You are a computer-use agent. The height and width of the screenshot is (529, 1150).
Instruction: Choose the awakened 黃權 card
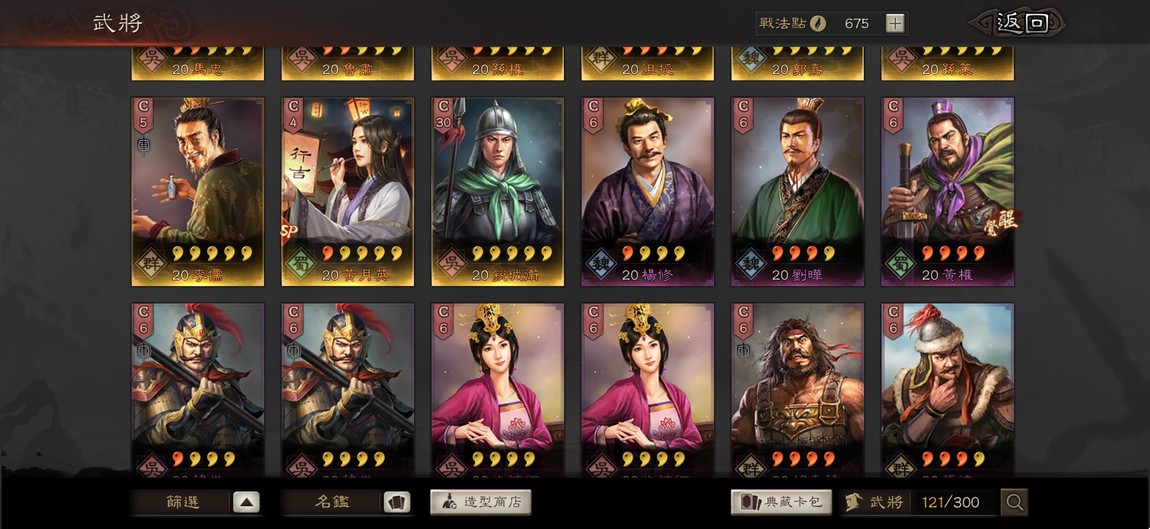(x=947, y=191)
